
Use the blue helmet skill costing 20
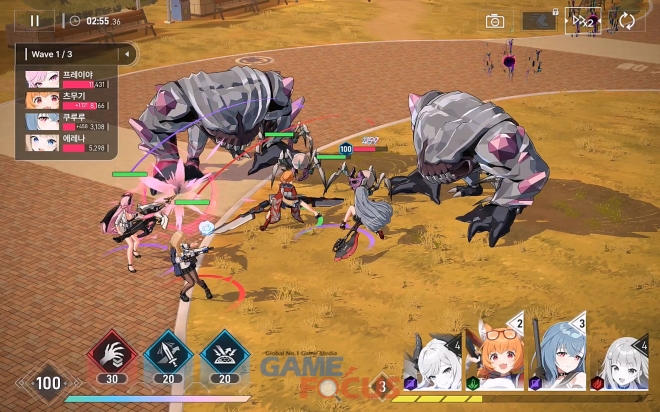224,355
